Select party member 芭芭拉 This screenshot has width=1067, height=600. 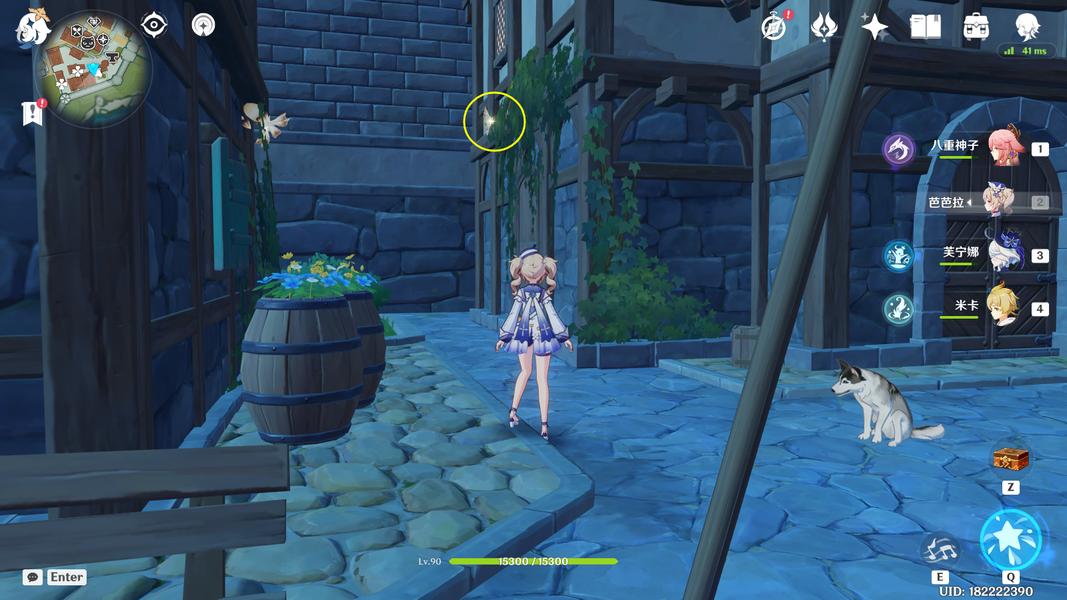point(1000,201)
